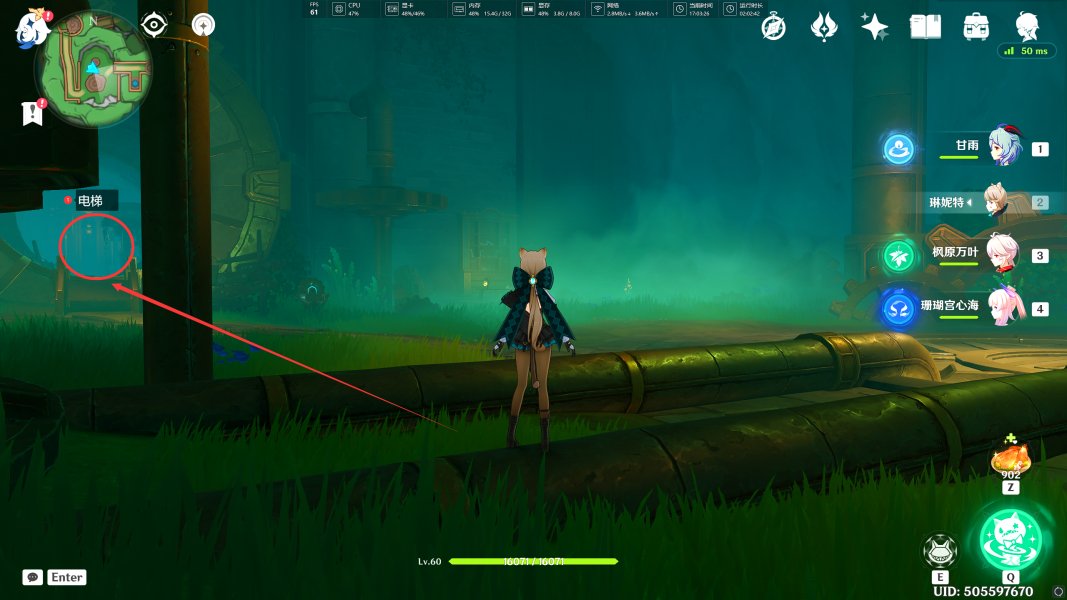This screenshot has height=600, width=1067.
Task: Open the events compass icon
Action: [x=773, y=27]
